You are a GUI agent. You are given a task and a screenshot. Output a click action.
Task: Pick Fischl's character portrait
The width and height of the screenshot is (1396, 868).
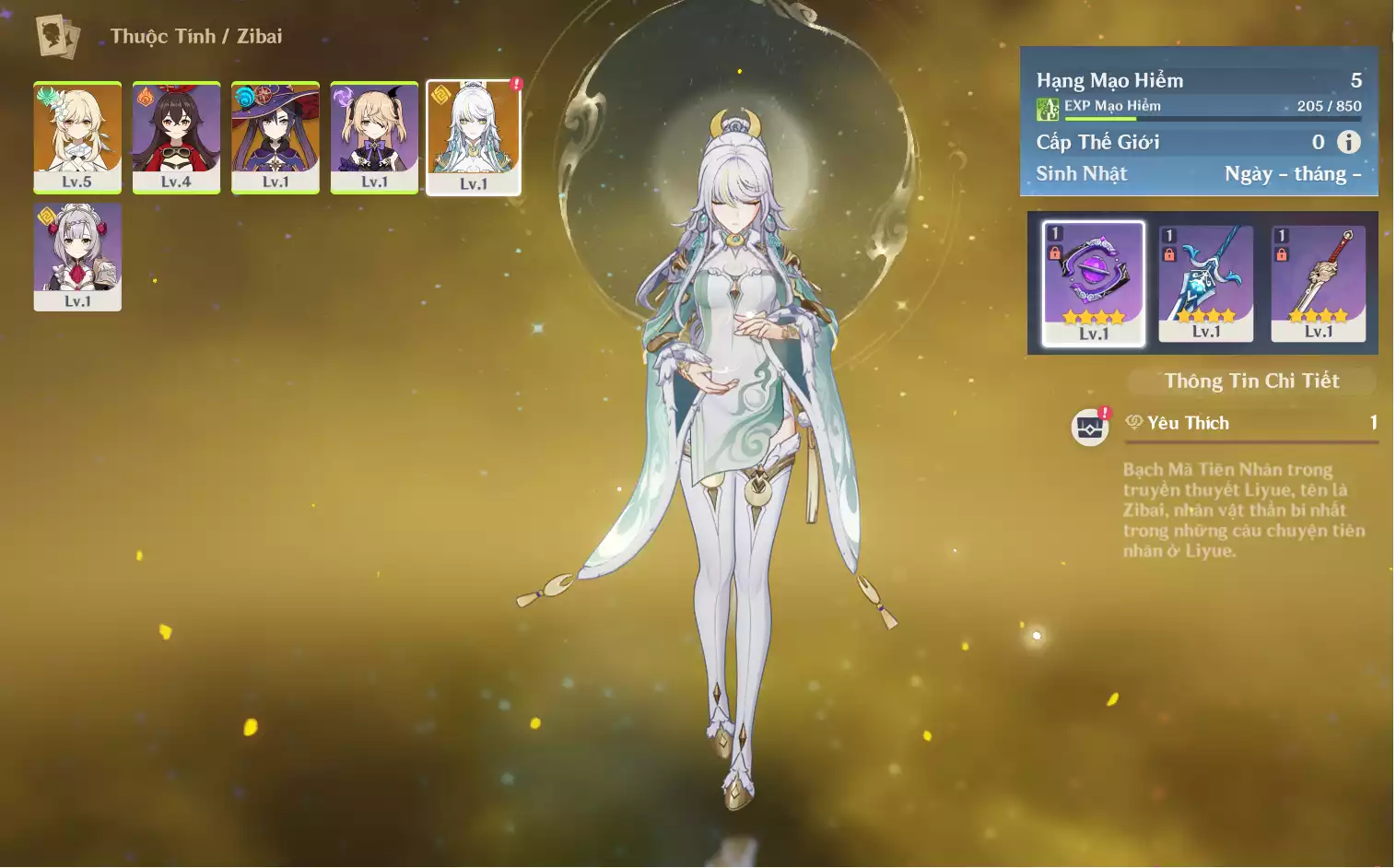pyautogui.click(x=374, y=136)
